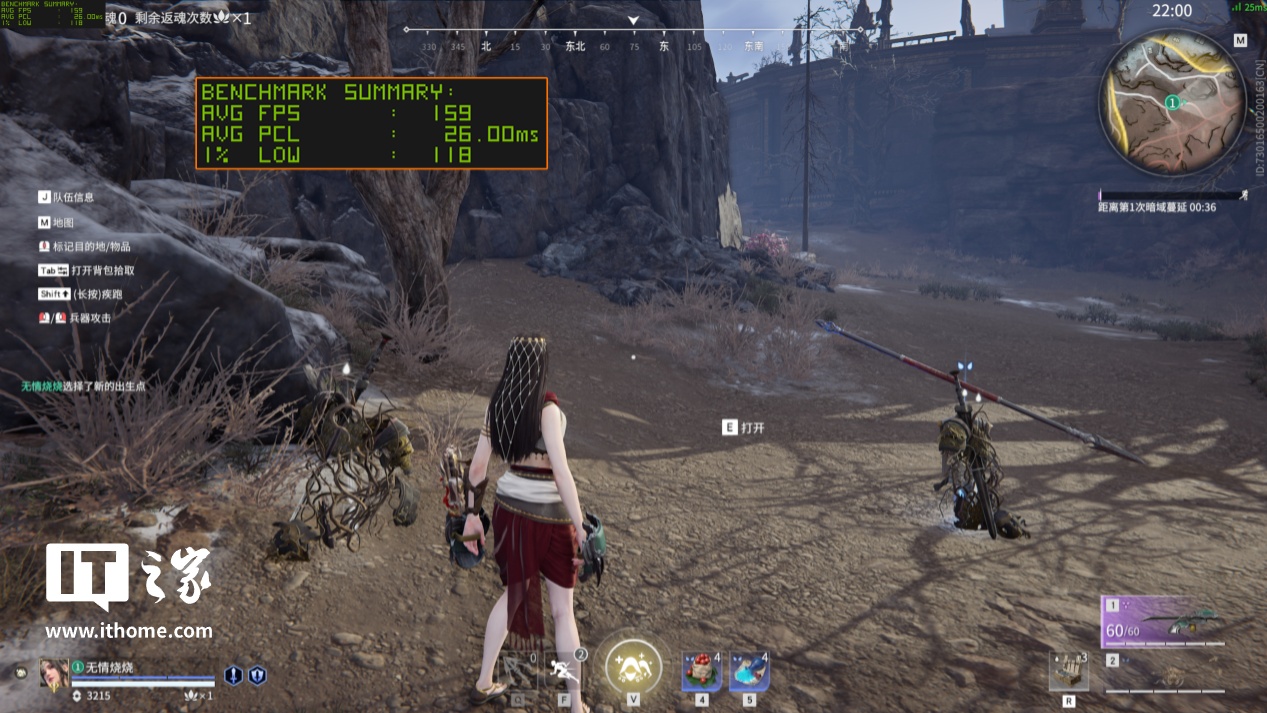Activate the glowing golden ultimate ability icon
The width and height of the screenshot is (1267, 713).
(x=633, y=665)
